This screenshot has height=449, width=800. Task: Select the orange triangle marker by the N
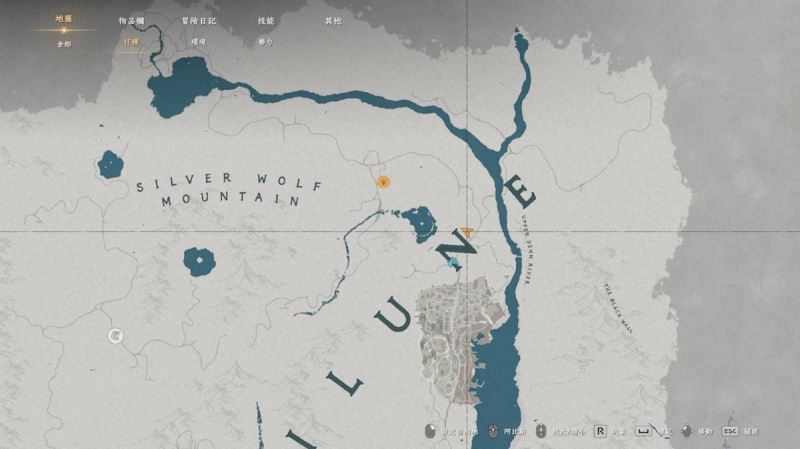click(x=467, y=232)
